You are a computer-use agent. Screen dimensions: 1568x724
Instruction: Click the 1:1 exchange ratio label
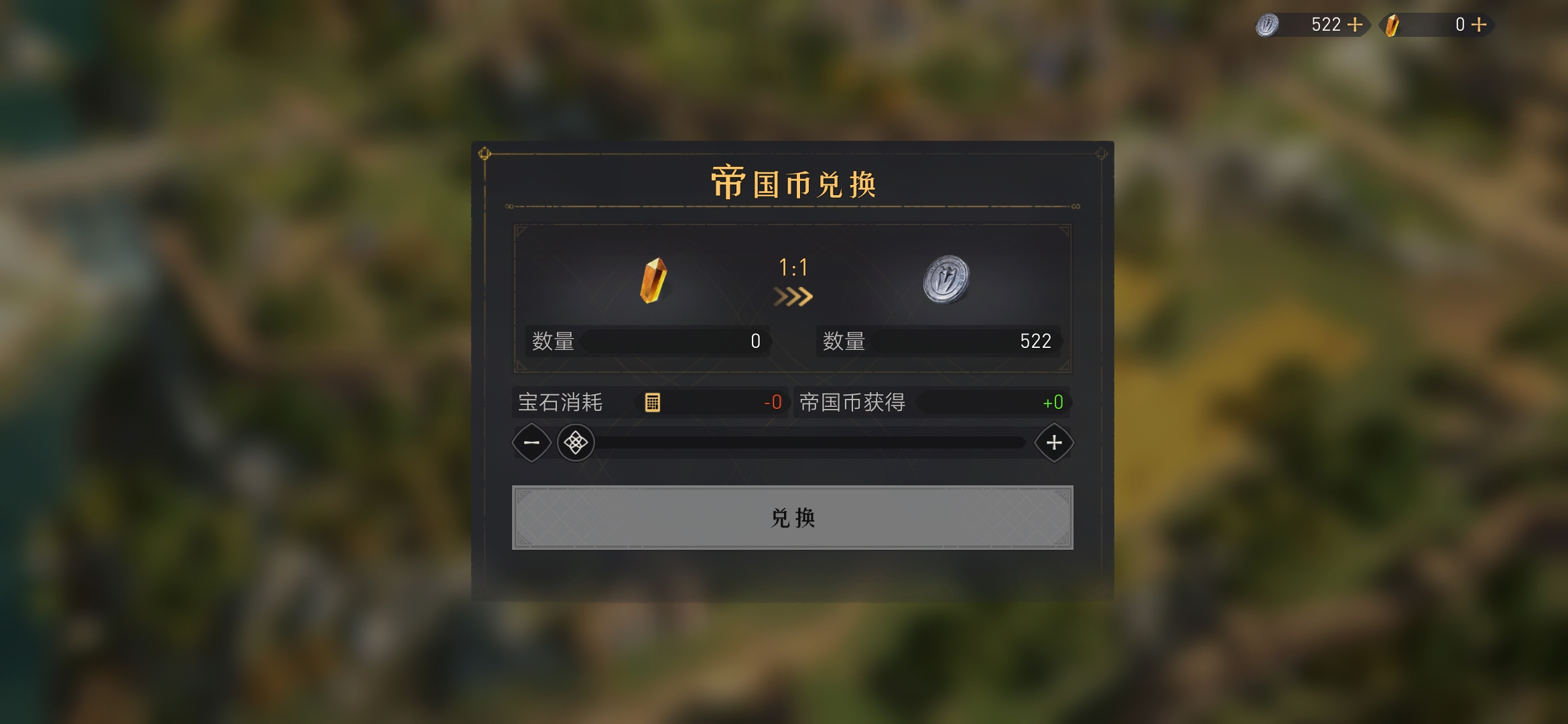793,268
